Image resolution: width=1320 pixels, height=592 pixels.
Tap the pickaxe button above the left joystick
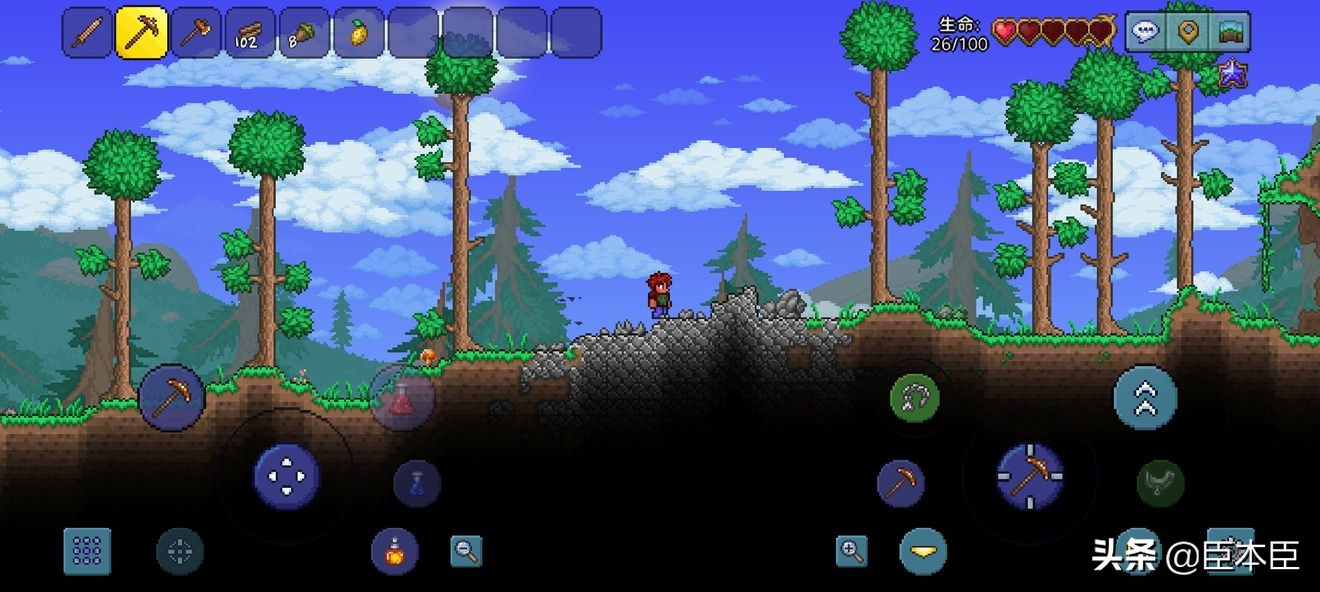pyautogui.click(x=172, y=397)
